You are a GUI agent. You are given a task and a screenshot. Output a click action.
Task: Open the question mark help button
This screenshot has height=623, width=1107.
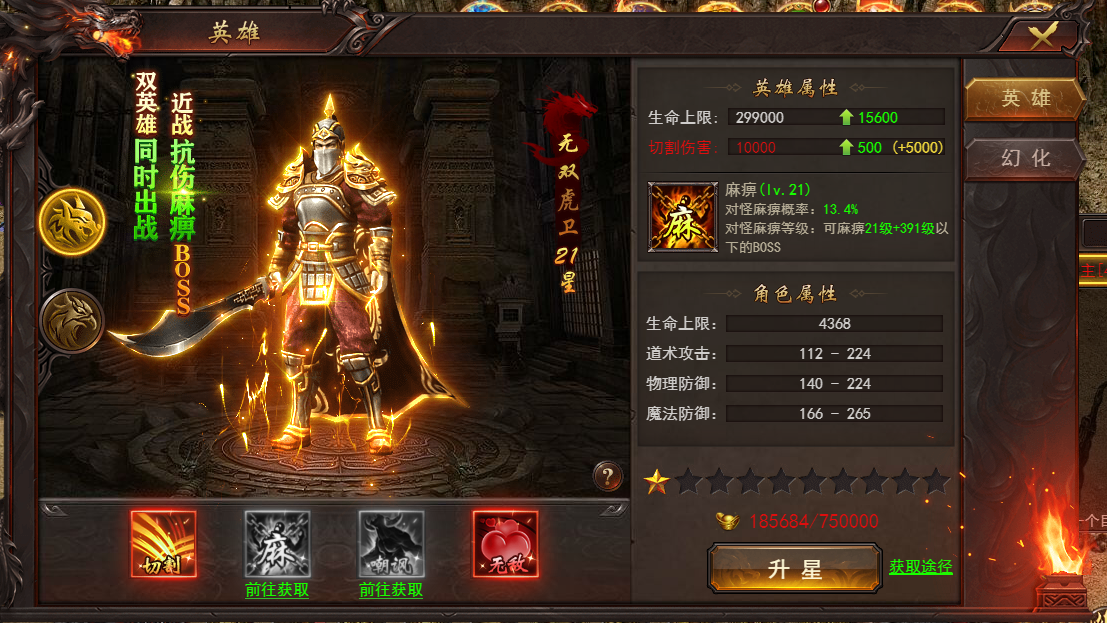point(607,476)
